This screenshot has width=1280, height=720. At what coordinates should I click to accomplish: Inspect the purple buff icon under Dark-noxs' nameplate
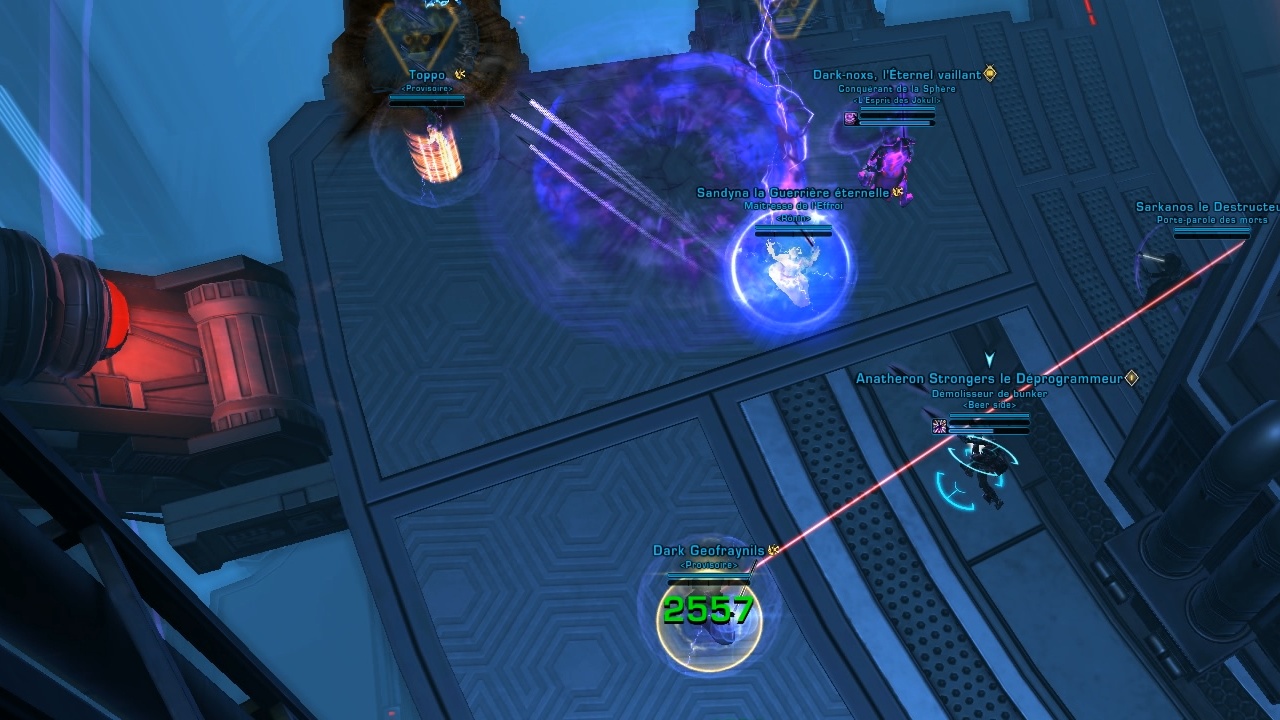click(850, 118)
